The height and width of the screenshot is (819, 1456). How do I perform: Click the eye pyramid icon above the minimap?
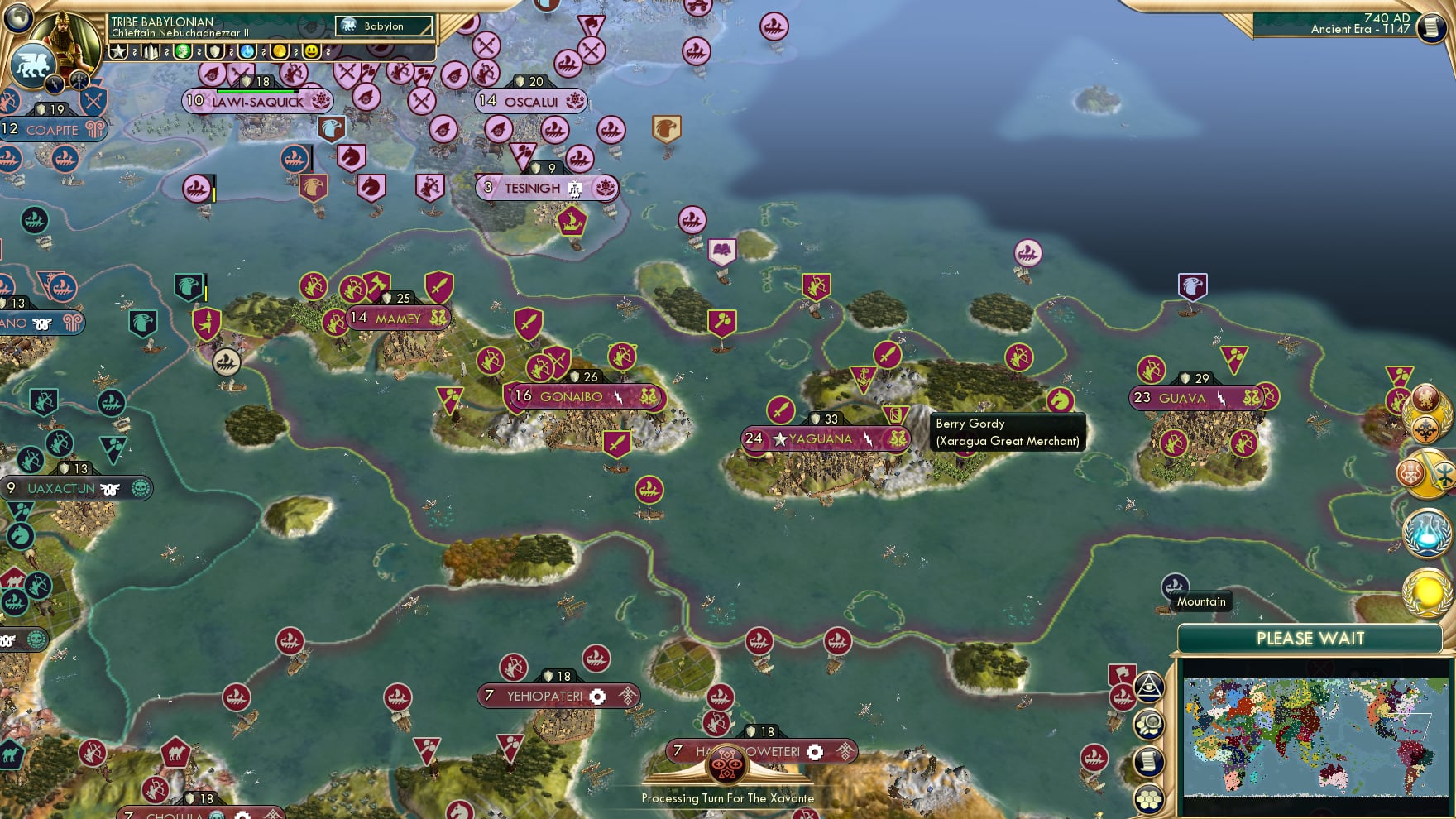click(x=1148, y=687)
